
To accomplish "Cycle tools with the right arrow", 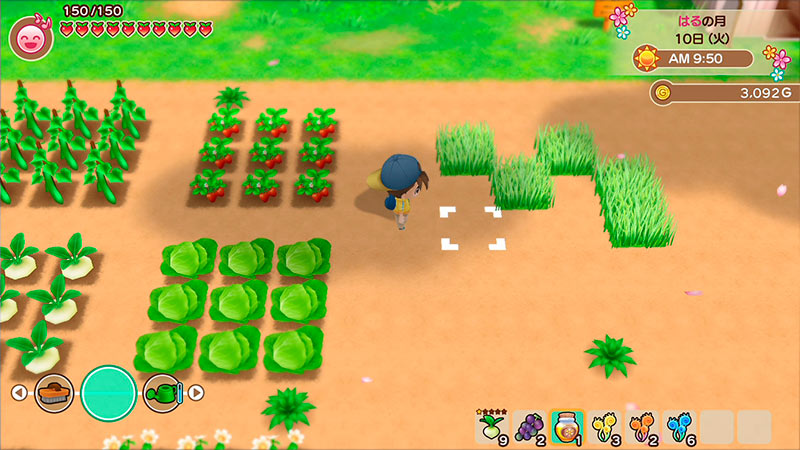I will pos(196,392).
